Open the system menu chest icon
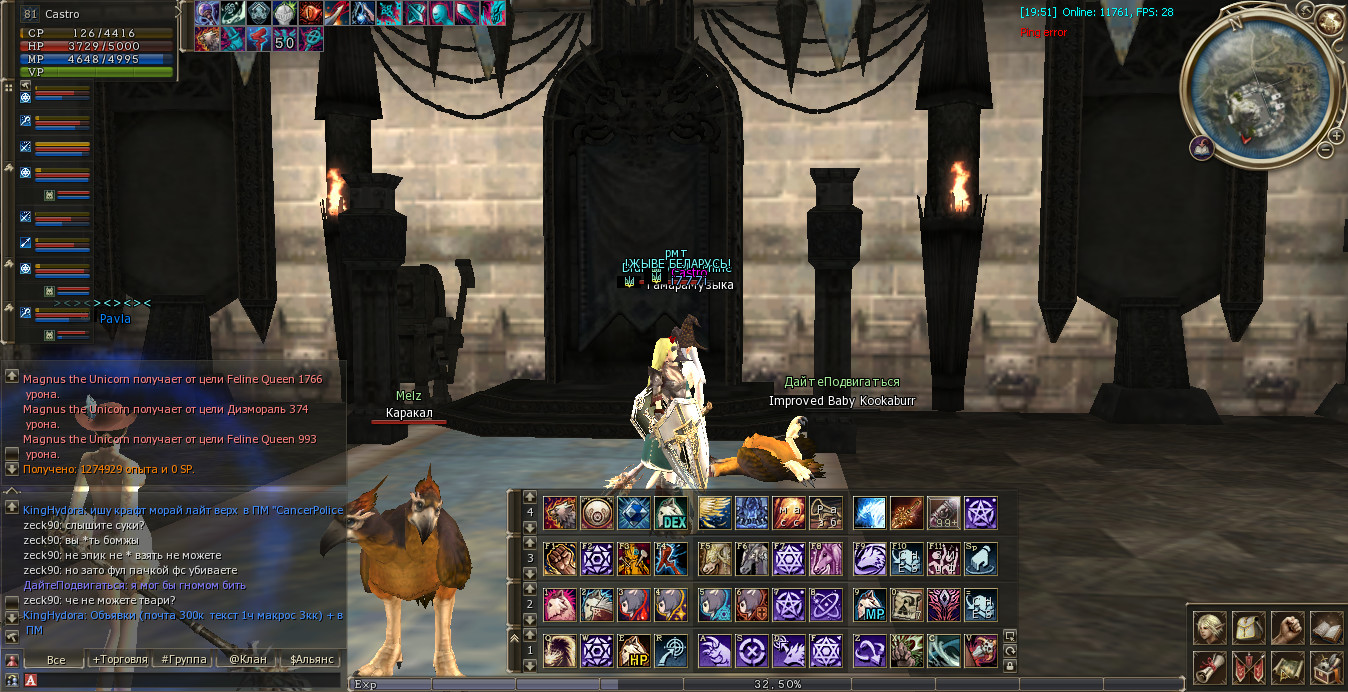This screenshot has width=1348, height=692. [x=1326, y=666]
